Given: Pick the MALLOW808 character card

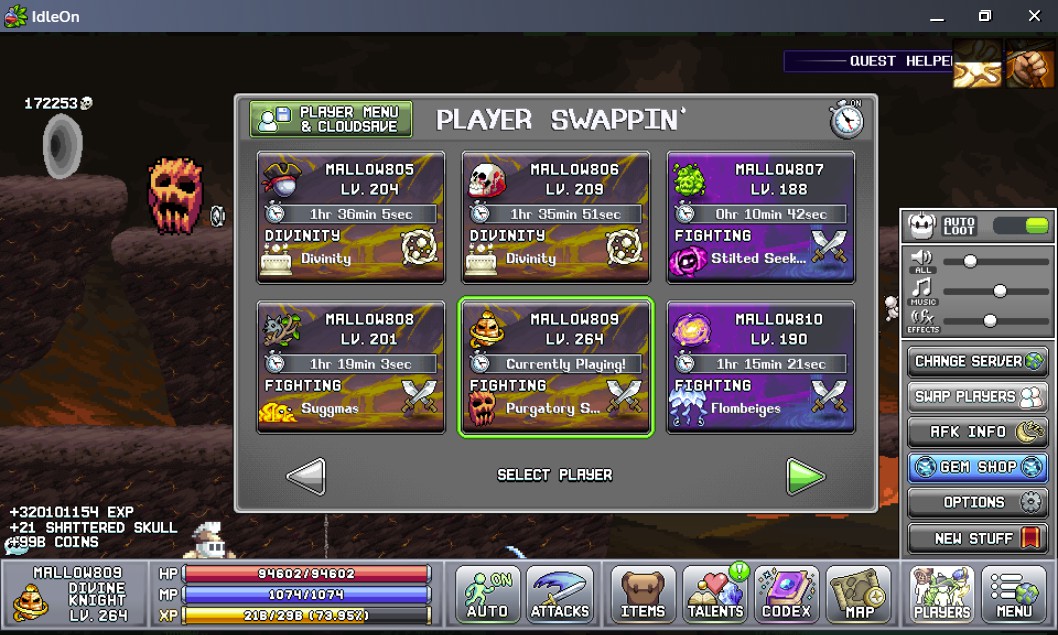Looking at the screenshot, I should (351, 367).
